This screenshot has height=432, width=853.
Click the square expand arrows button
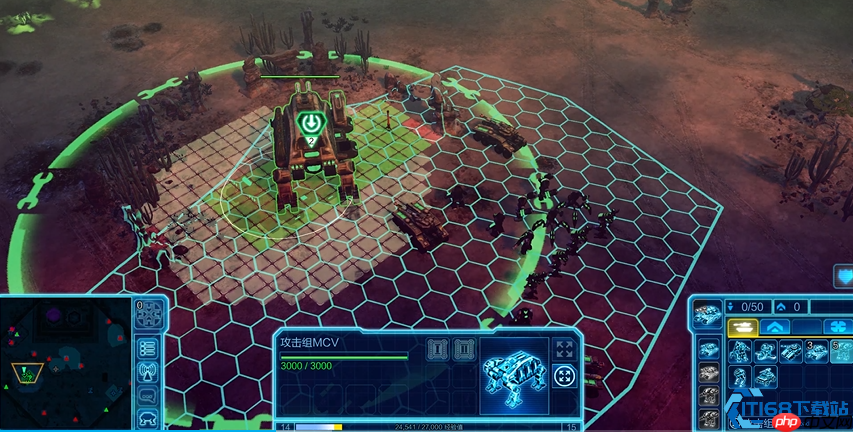pyautogui.click(x=564, y=348)
